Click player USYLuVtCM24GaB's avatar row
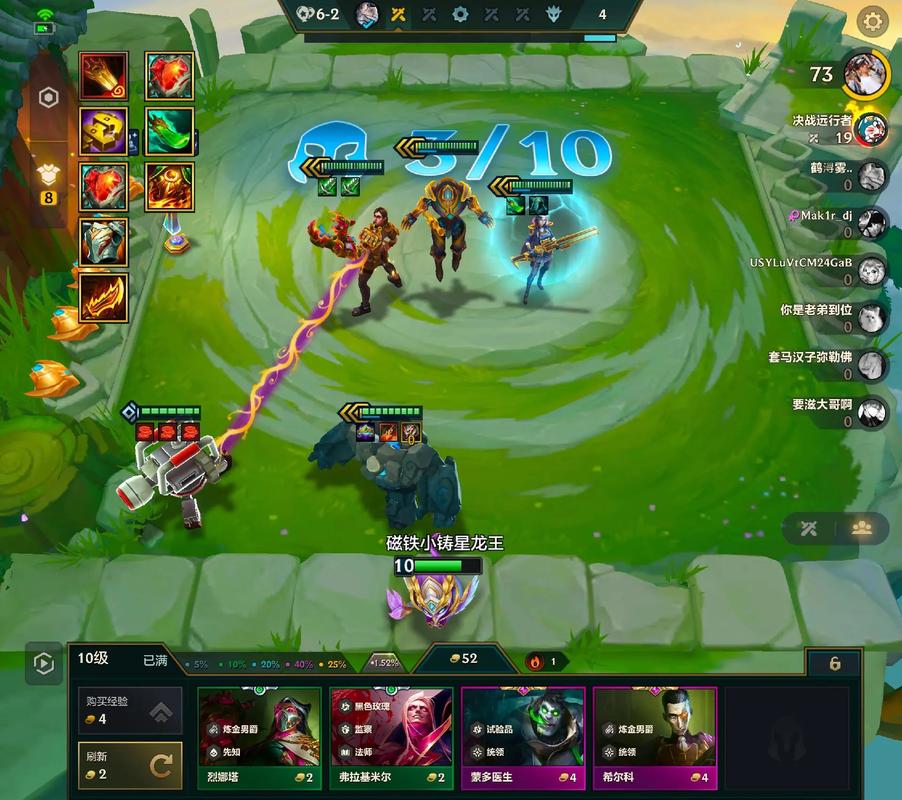 pyautogui.click(x=872, y=269)
